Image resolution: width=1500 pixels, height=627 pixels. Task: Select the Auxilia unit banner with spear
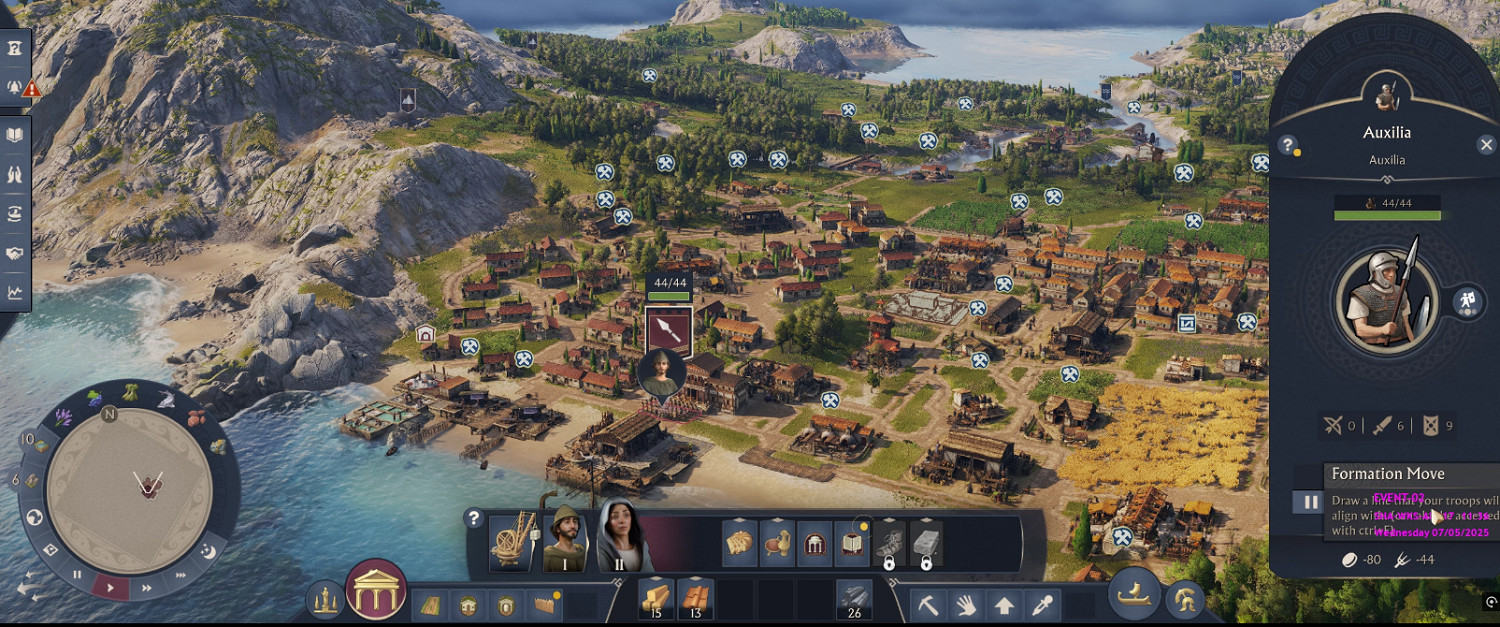[668, 331]
